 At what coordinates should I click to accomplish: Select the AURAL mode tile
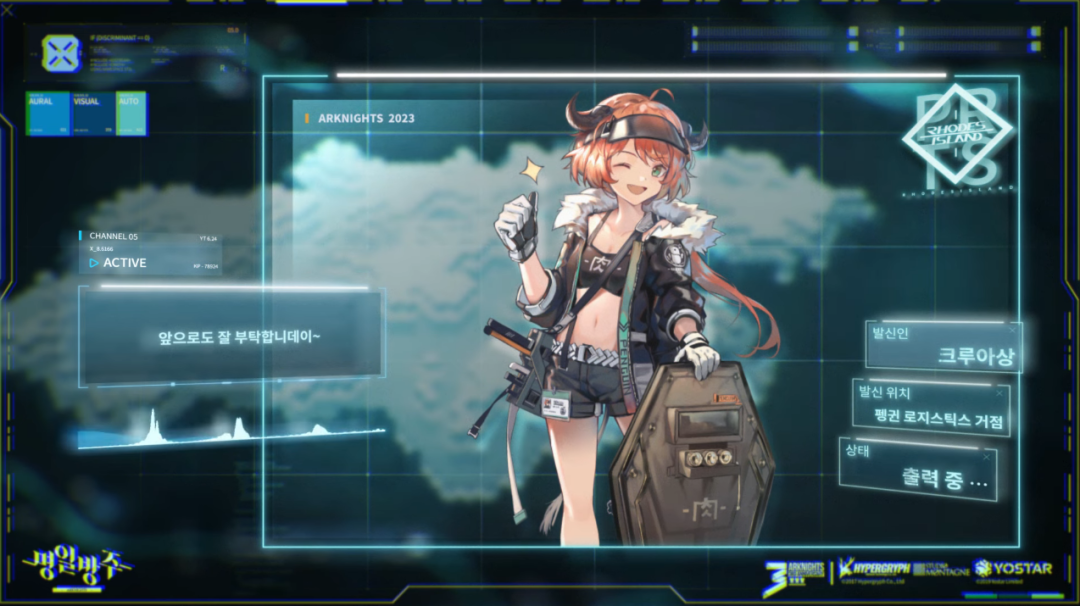pyautogui.click(x=48, y=113)
